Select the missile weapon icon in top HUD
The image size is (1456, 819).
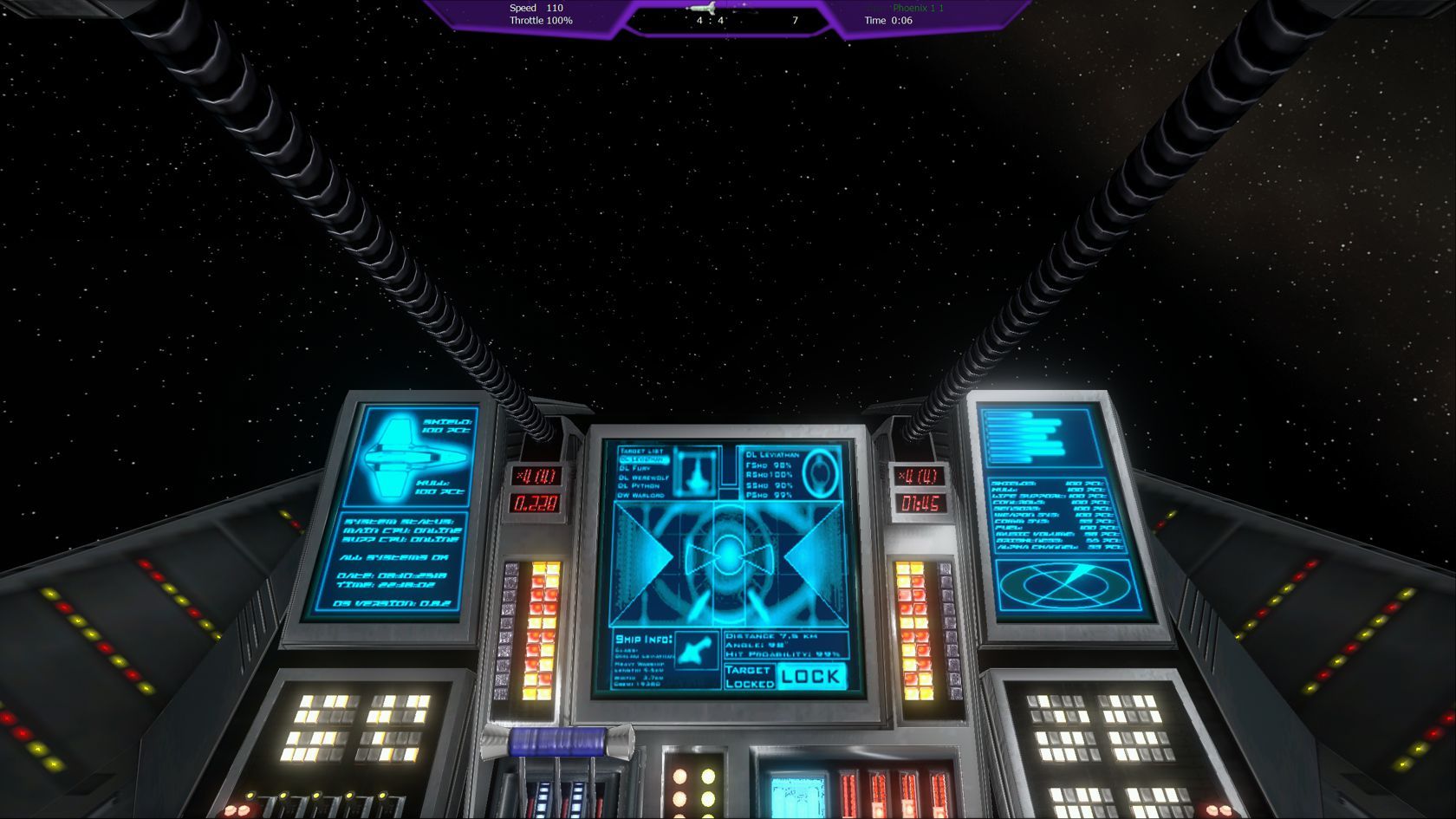tap(704, 8)
